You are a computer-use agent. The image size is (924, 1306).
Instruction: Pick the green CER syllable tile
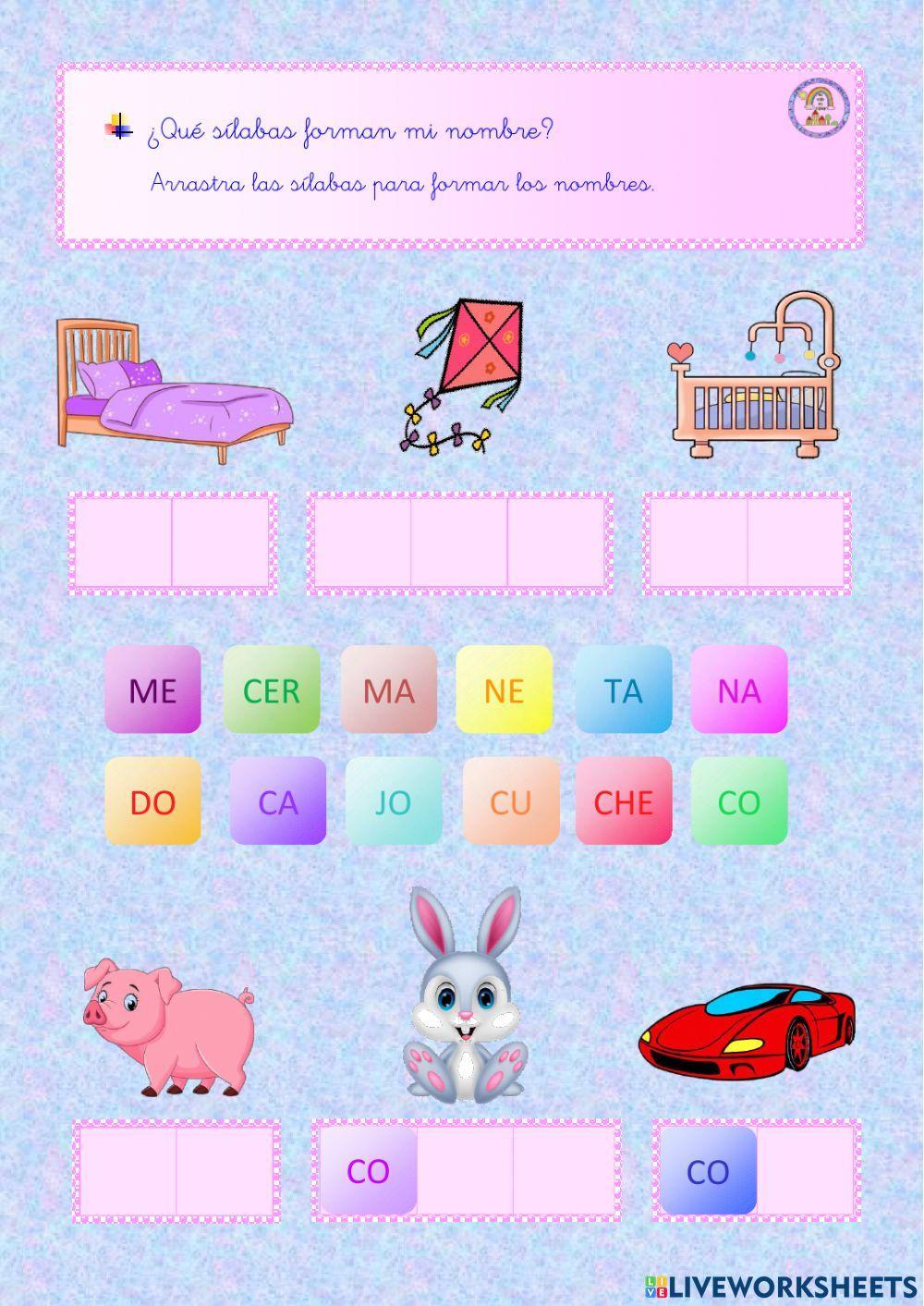pos(272,690)
